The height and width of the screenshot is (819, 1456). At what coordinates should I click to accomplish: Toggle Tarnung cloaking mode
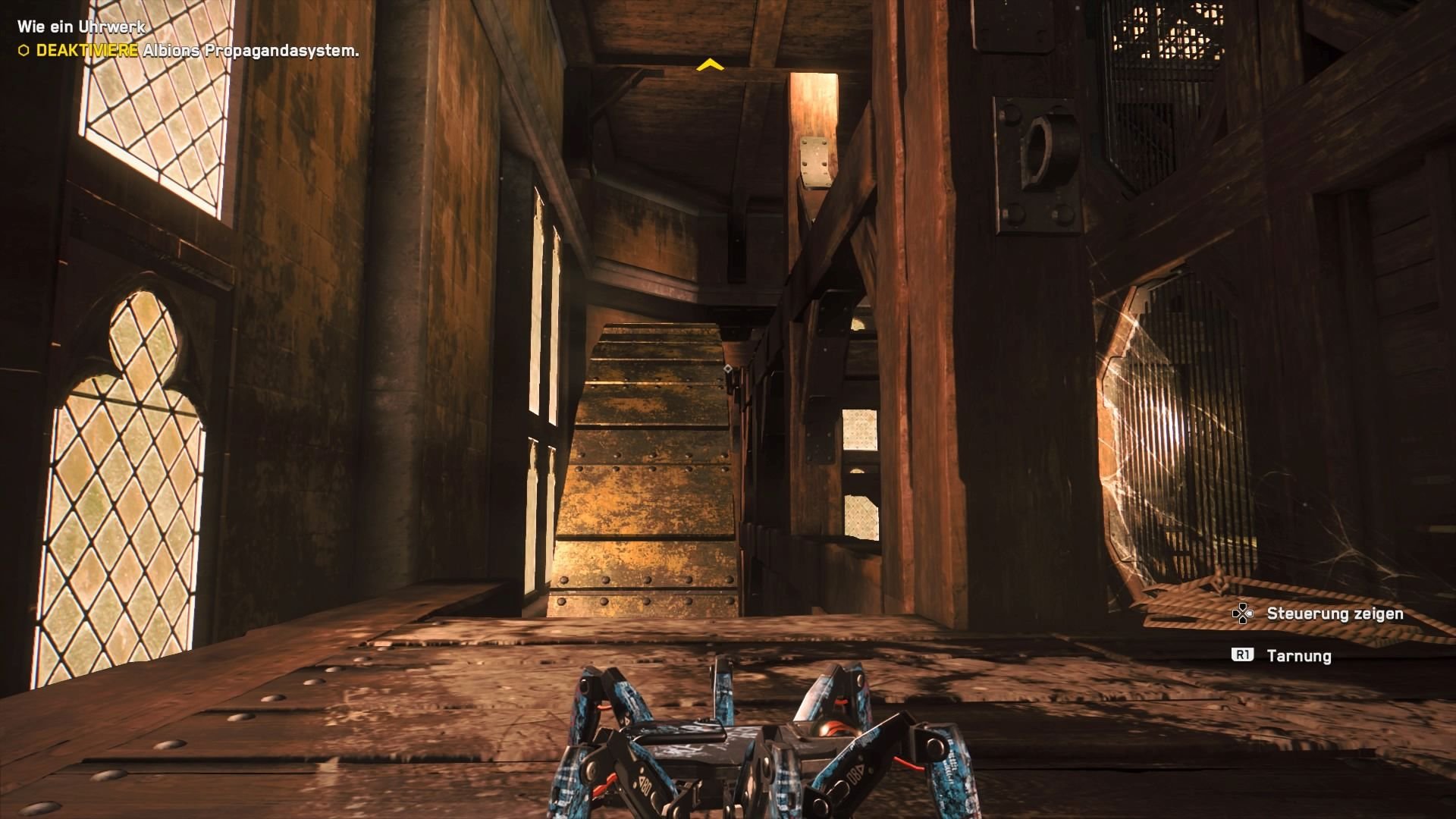click(1298, 655)
